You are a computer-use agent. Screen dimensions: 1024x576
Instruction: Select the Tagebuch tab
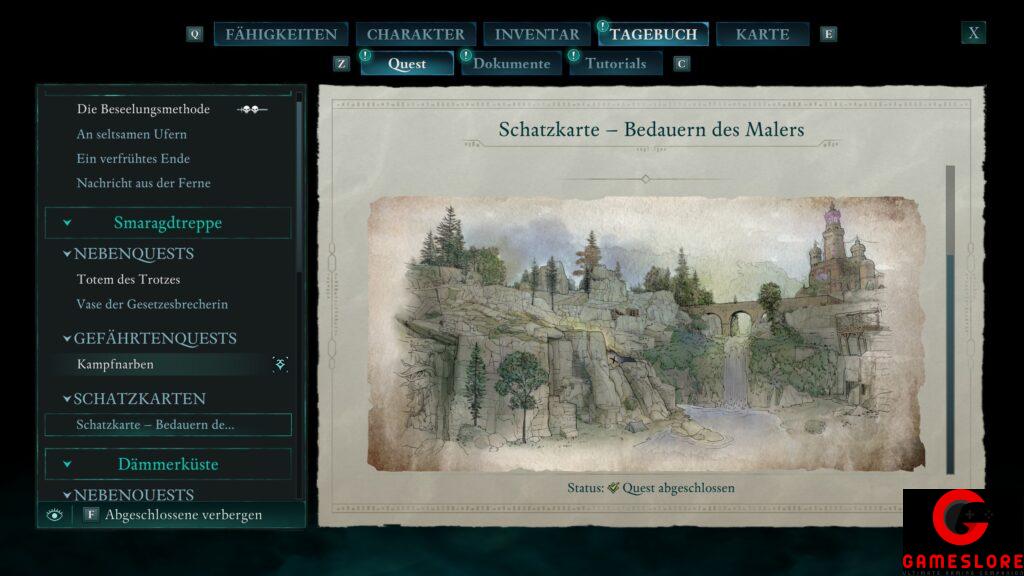click(x=653, y=34)
